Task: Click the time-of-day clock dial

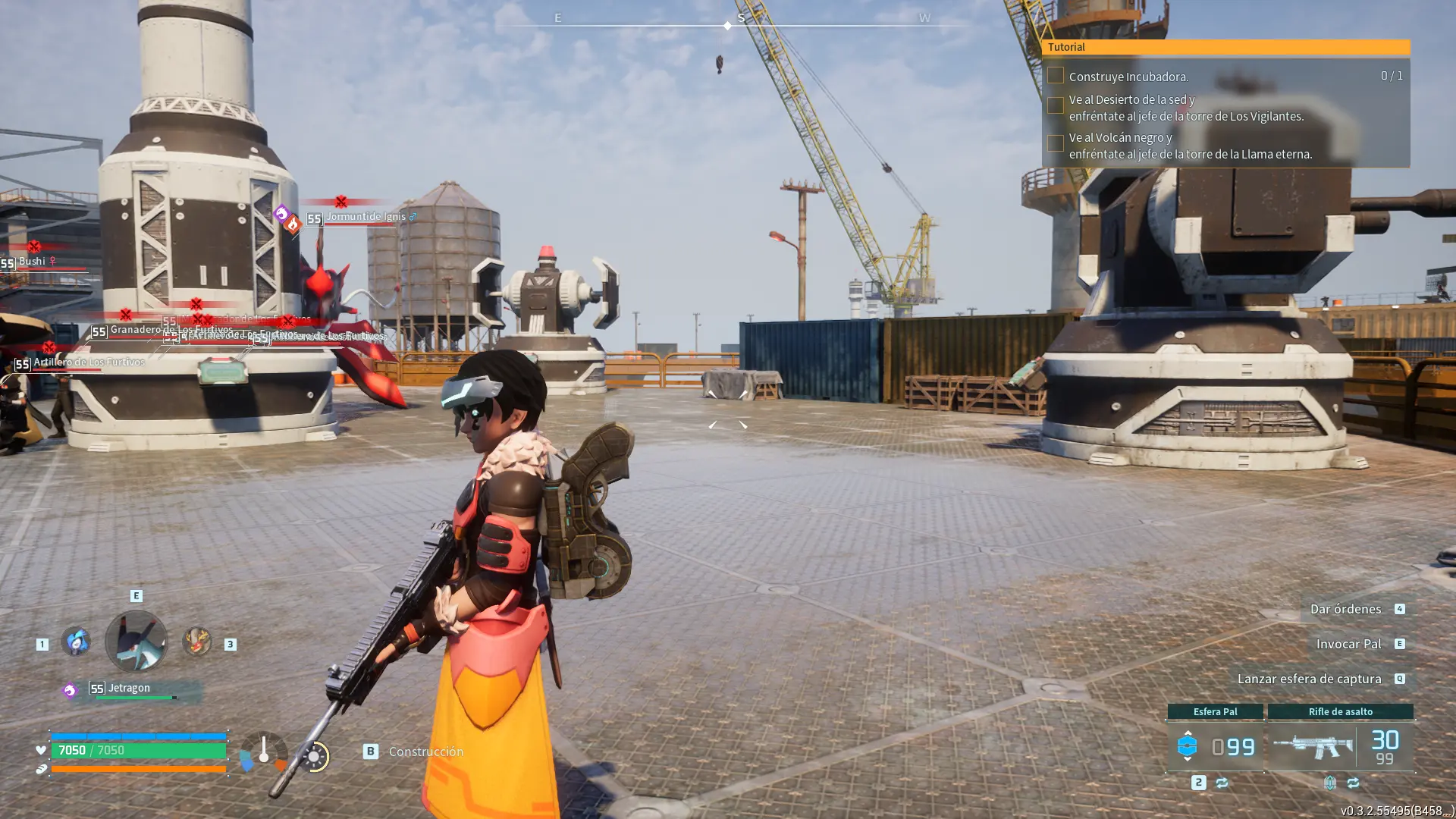Action: coord(314,756)
